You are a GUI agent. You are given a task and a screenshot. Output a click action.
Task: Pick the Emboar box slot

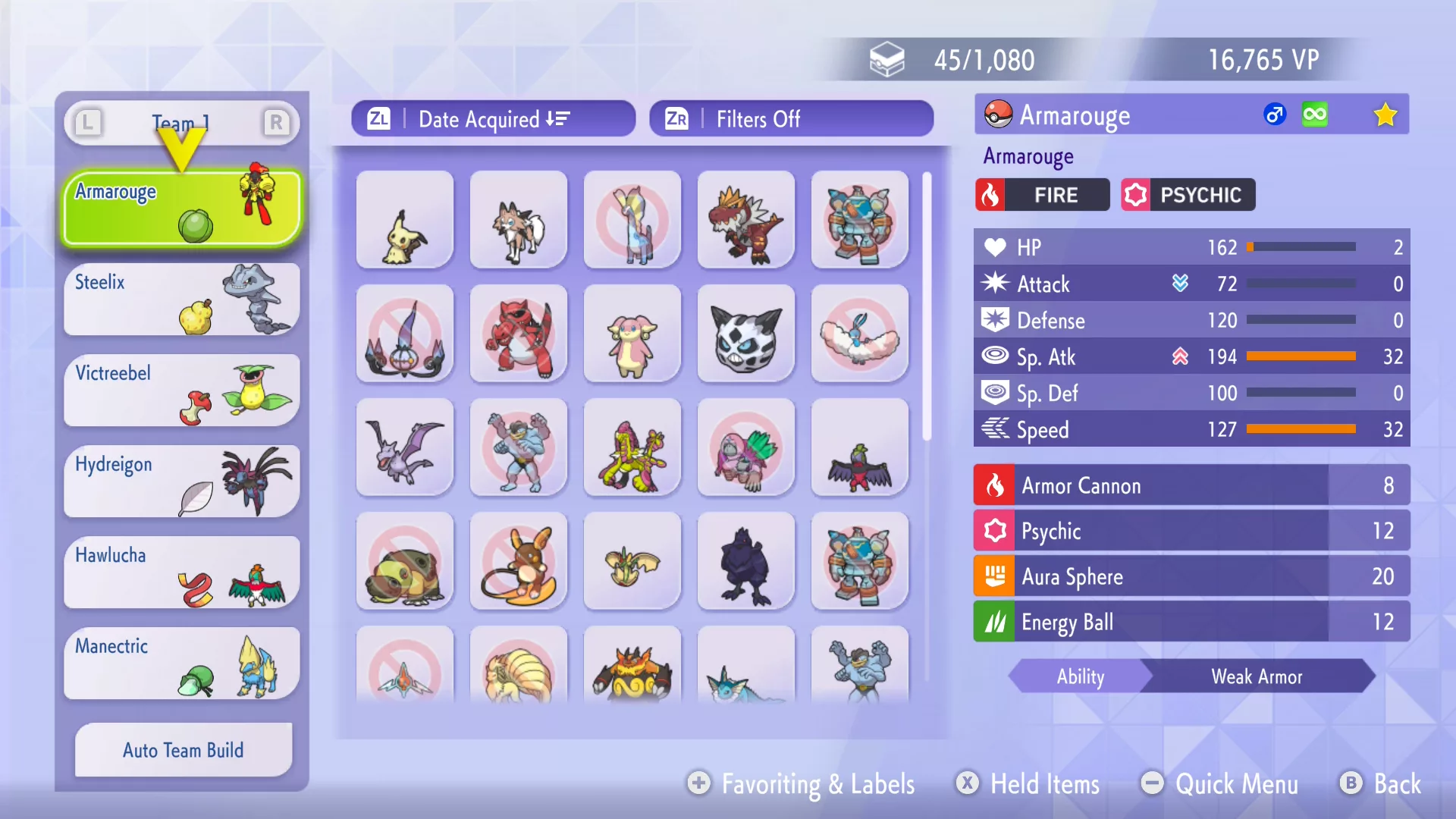[632, 667]
